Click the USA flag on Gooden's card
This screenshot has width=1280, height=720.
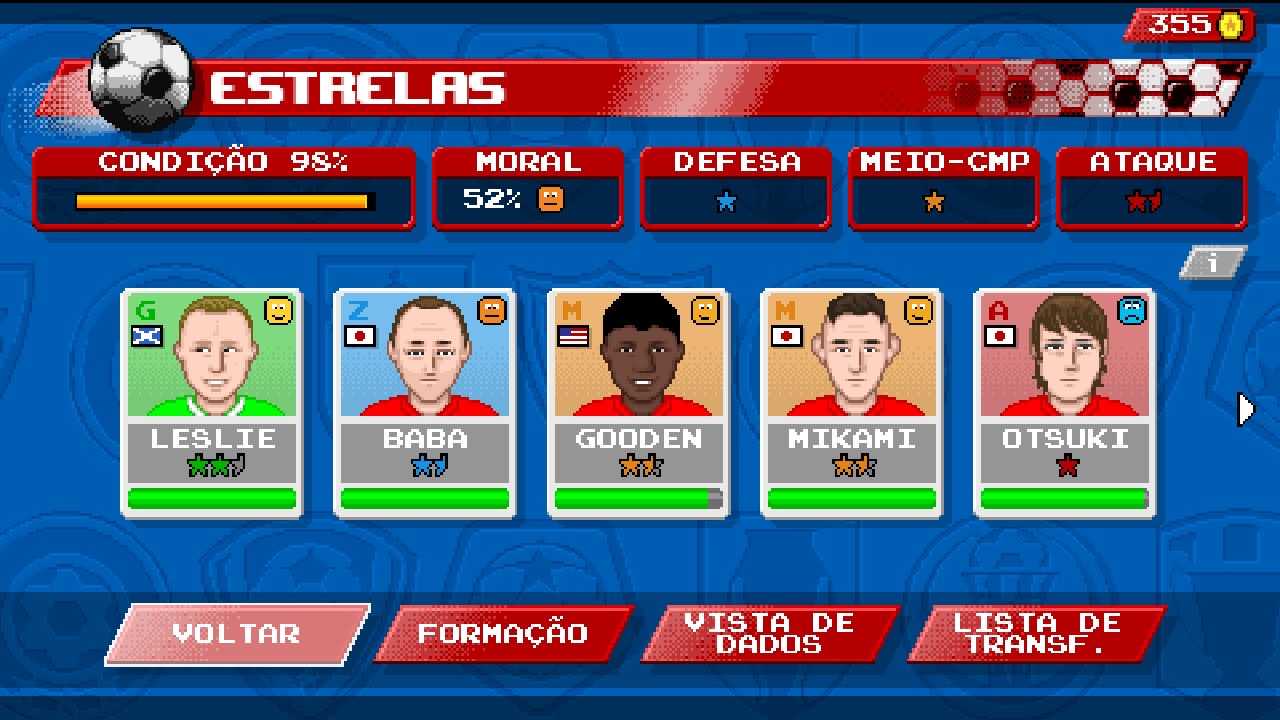pos(572,336)
